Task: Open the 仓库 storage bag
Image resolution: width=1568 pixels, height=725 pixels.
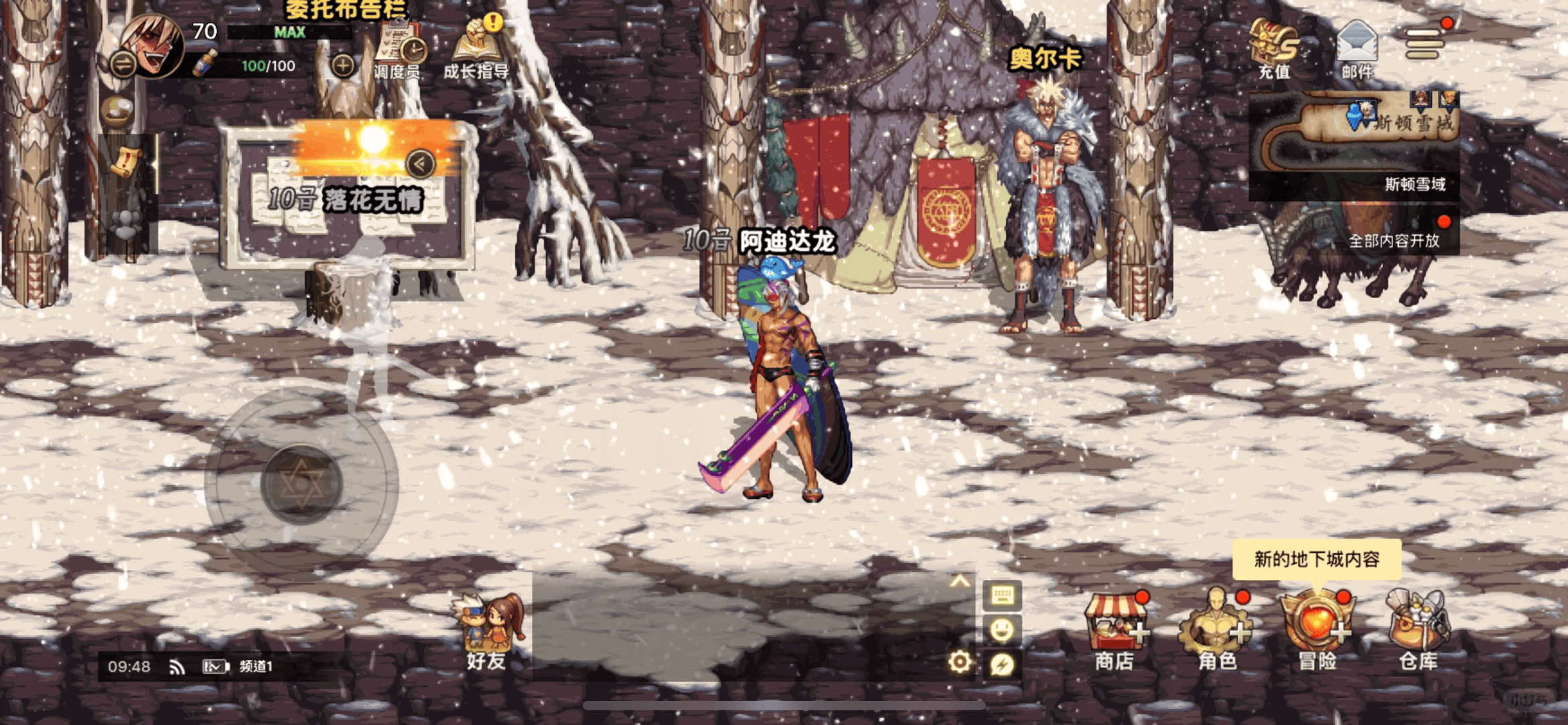Action: pyautogui.click(x=1418, y=632)
